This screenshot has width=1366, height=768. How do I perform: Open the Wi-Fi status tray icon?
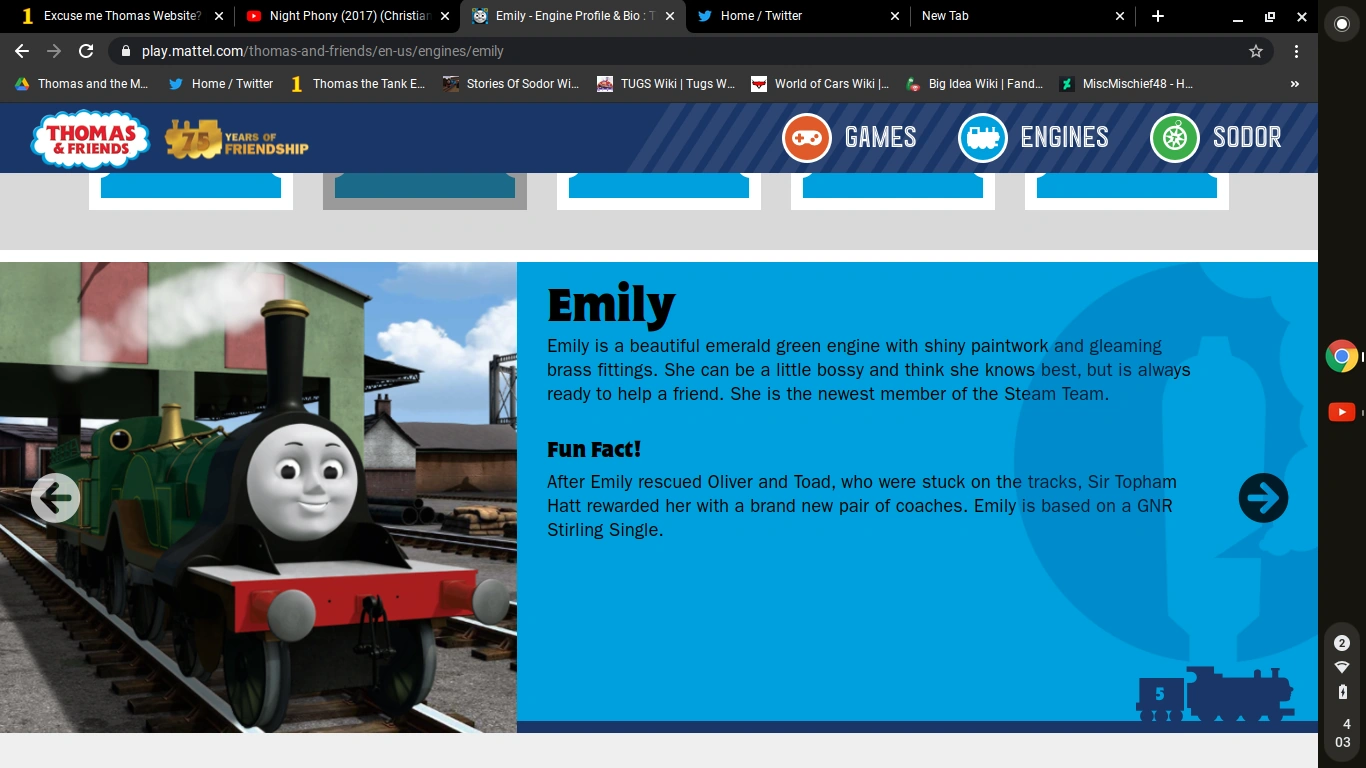[x=1341, y=666]
